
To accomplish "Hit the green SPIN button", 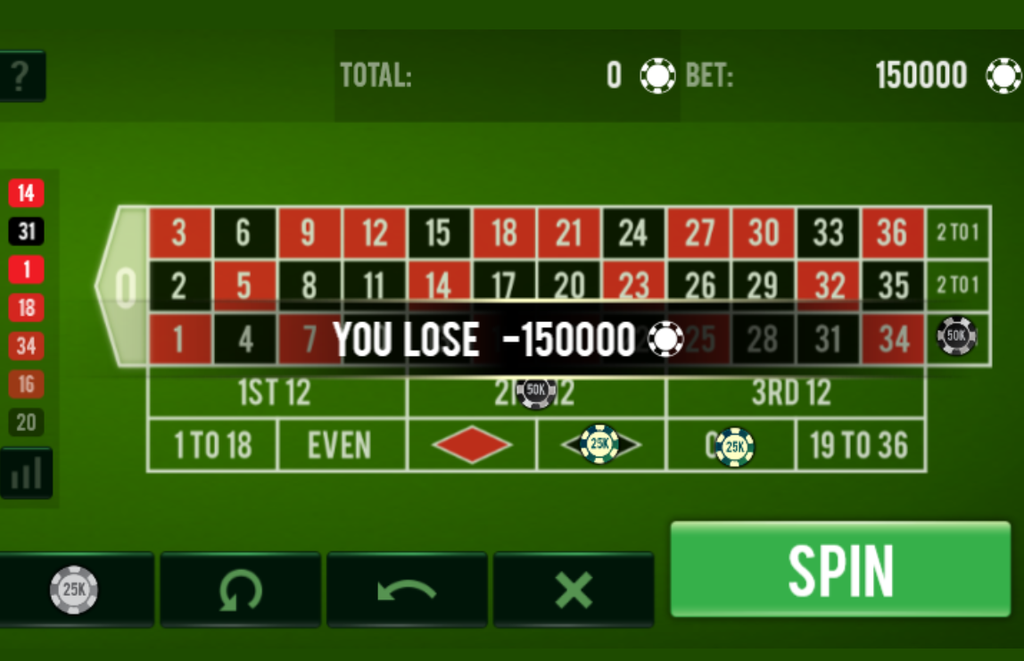I will pyautogui.click(x=840, y=569).
